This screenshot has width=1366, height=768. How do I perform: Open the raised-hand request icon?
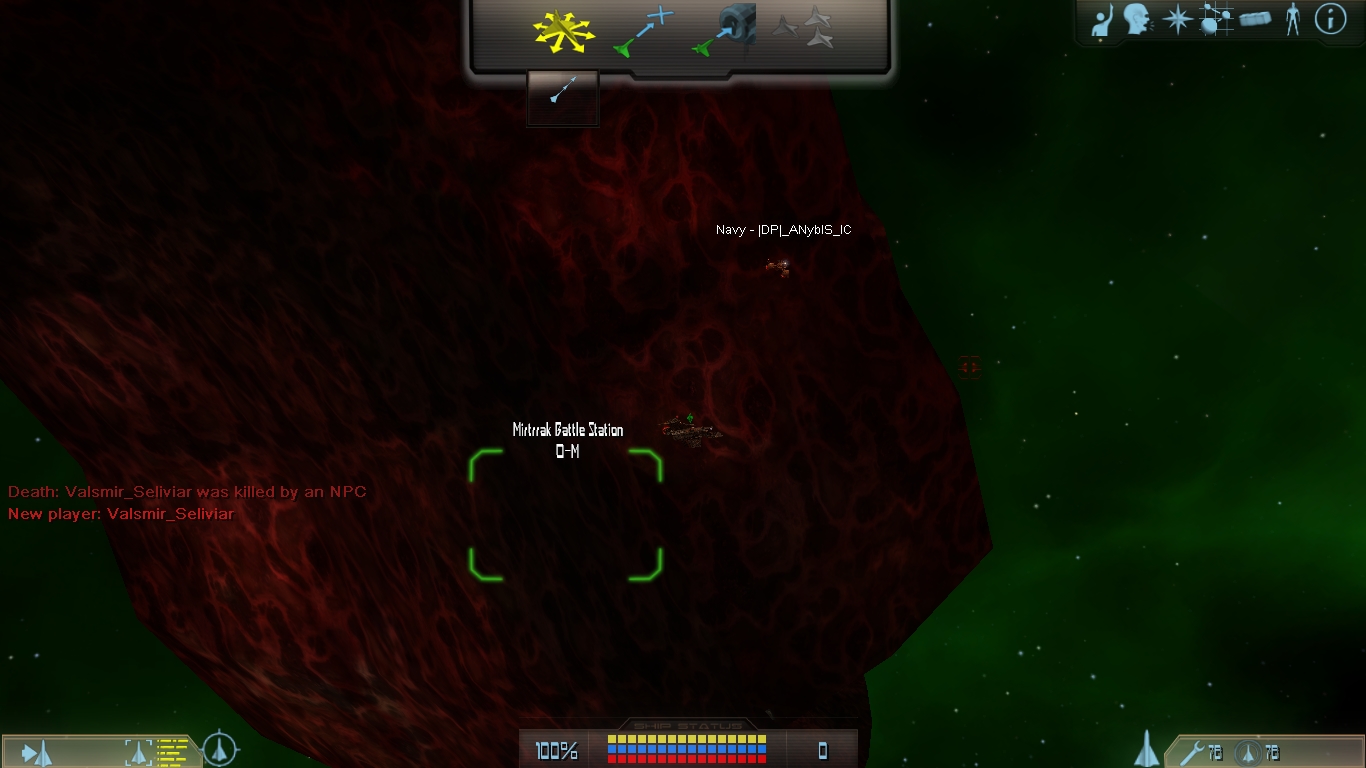click(1102, 20)
